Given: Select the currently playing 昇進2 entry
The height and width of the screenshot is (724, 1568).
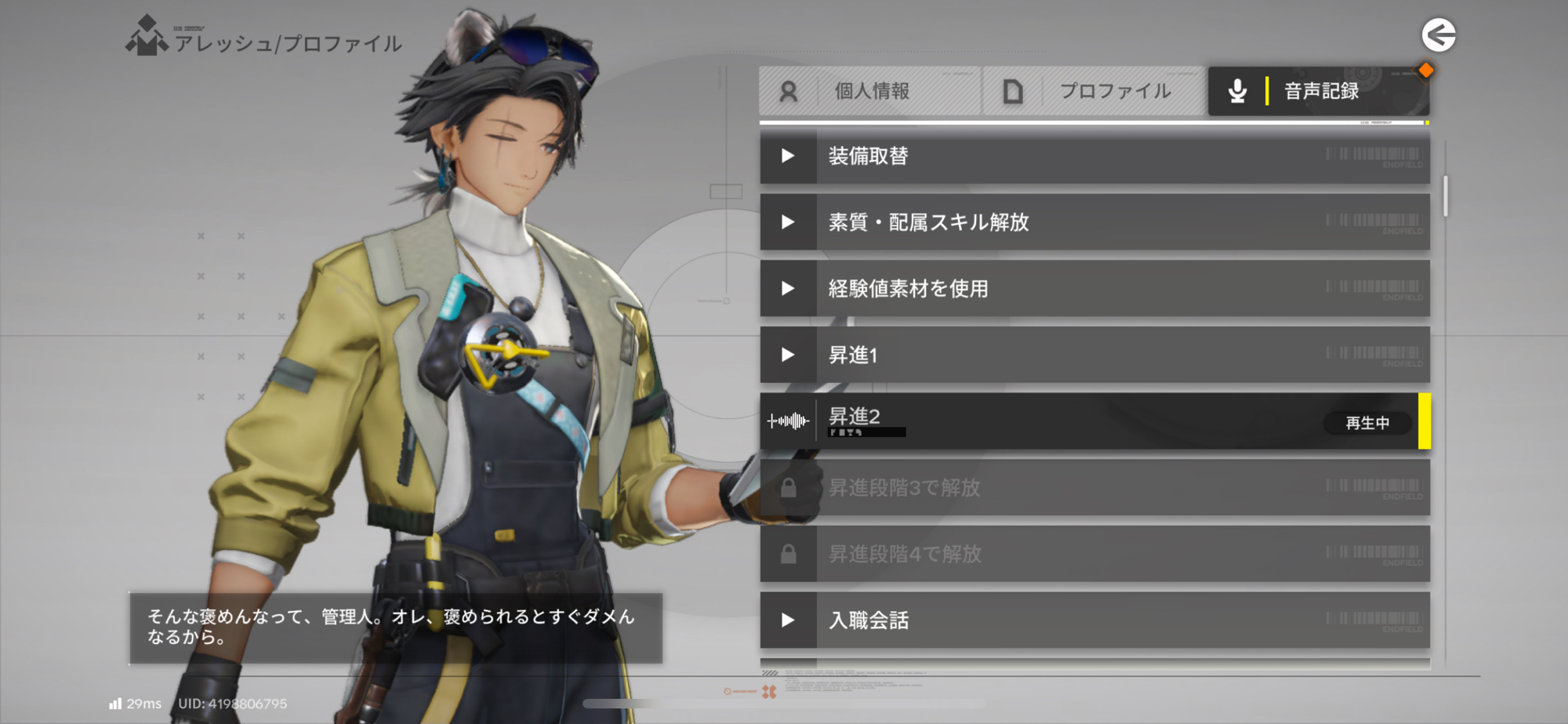Looking at the screenshot, I should tap(1094, 421).
